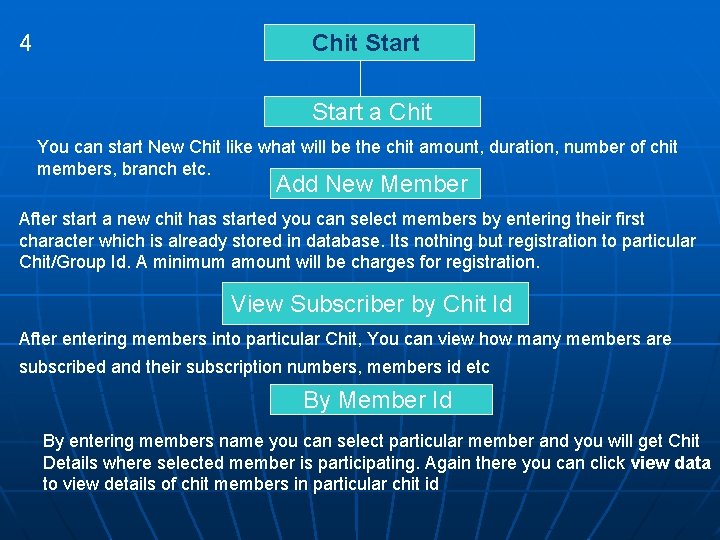Viewport: 720px width, 540px height.
Task: Open the Add New Member box
Action: (x=372, y=184)
